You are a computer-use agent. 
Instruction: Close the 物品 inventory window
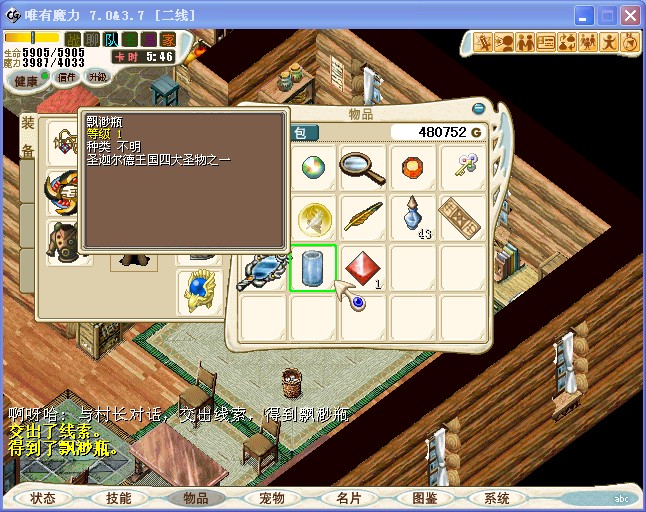[479, 109]
